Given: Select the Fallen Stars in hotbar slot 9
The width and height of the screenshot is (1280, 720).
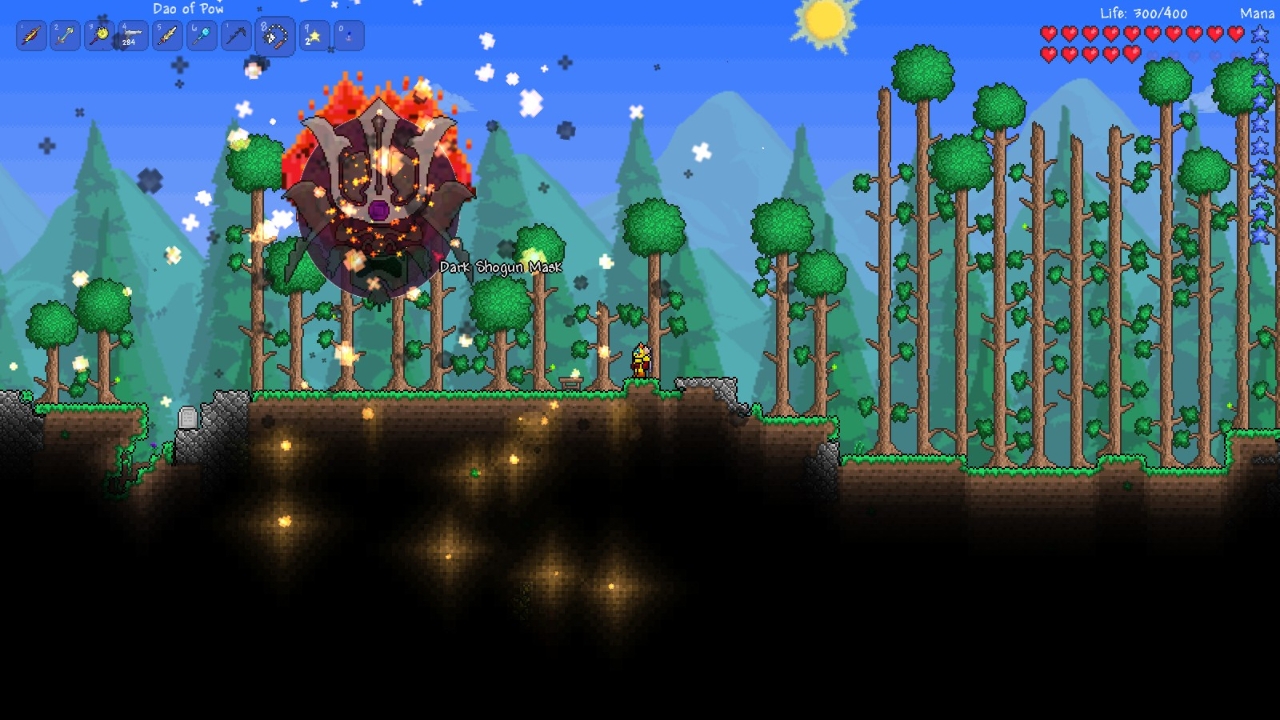Looking at the screenshot, I should point(312,35).
